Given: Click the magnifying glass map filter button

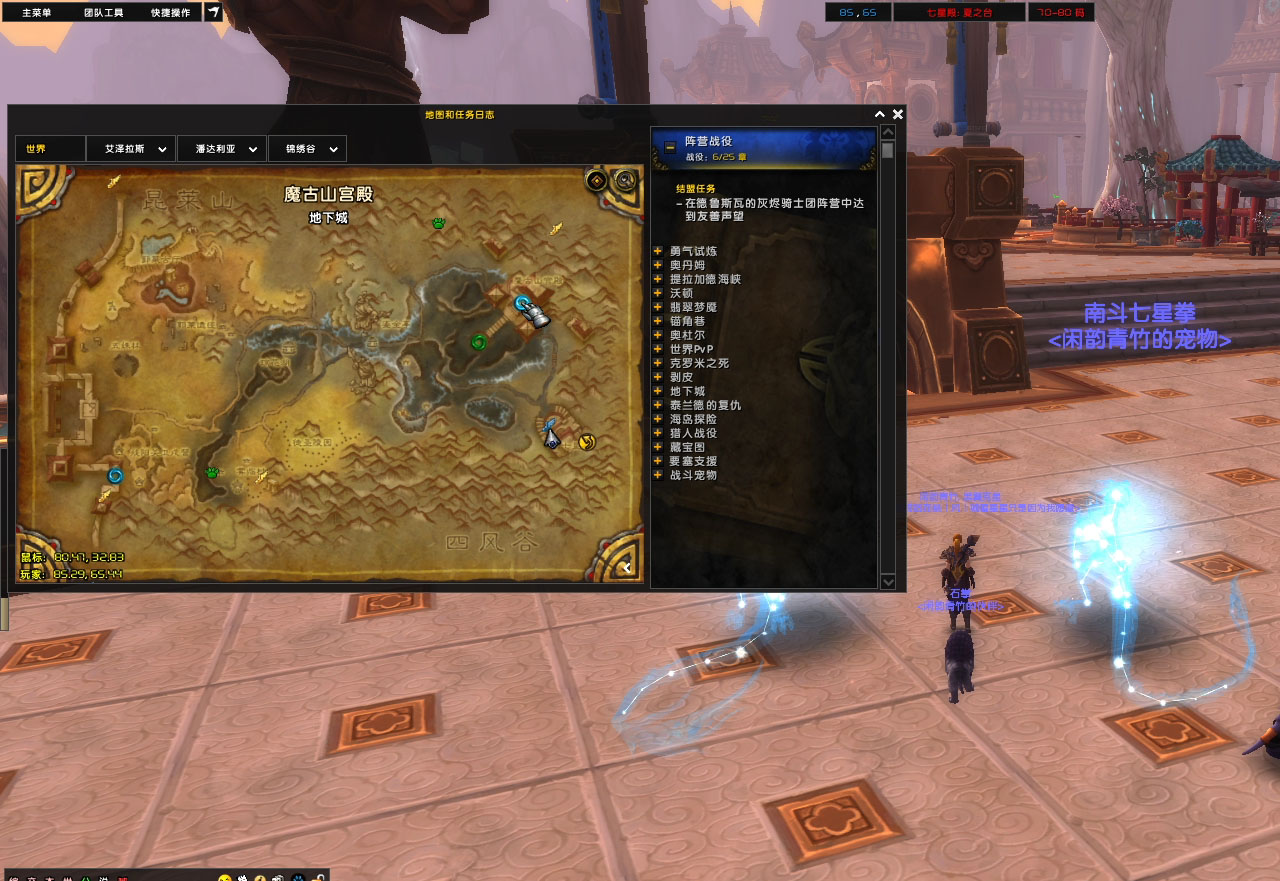Looking at the screenshot, I should coord(626,180).
